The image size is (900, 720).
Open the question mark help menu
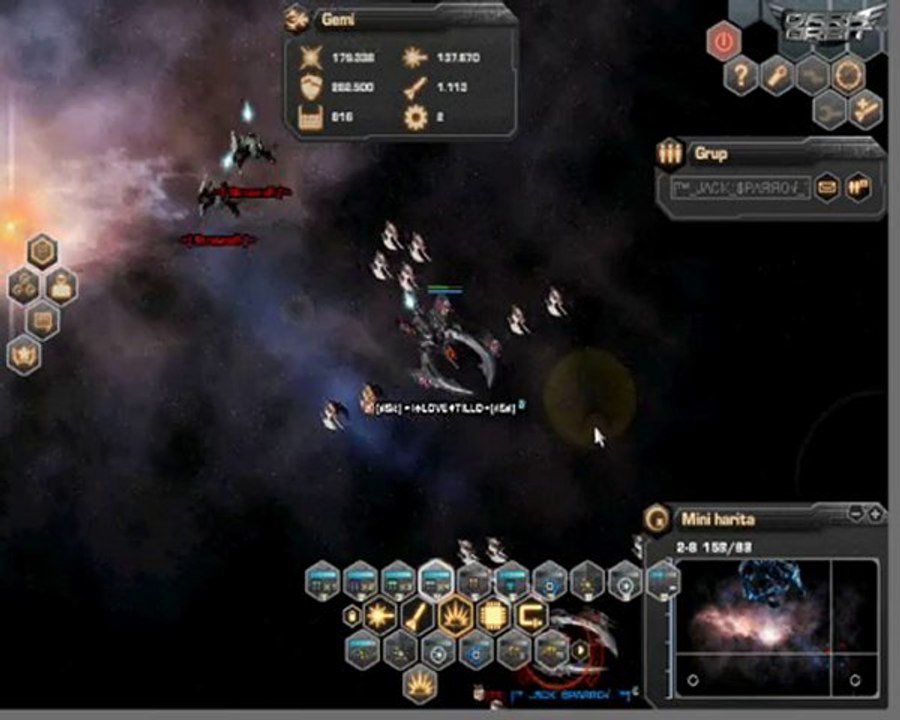pyautogui.click(x=740, y=76)
